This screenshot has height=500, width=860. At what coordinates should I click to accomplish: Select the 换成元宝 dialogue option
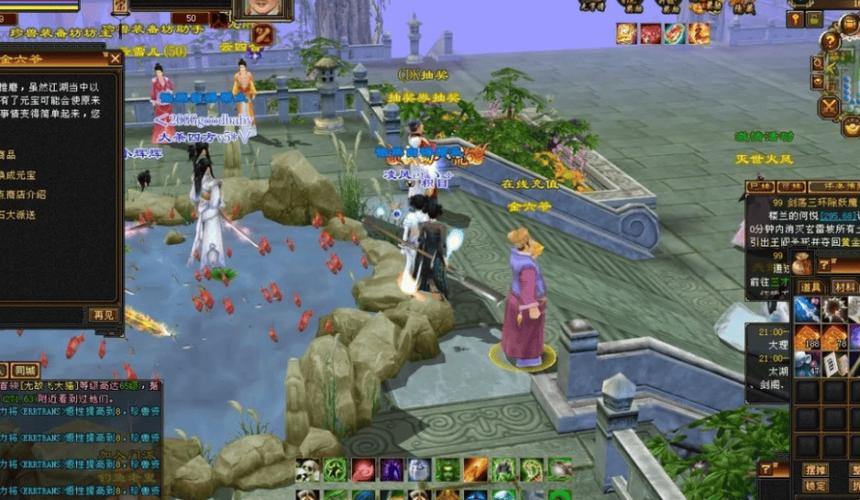click(x=22, y=174)
